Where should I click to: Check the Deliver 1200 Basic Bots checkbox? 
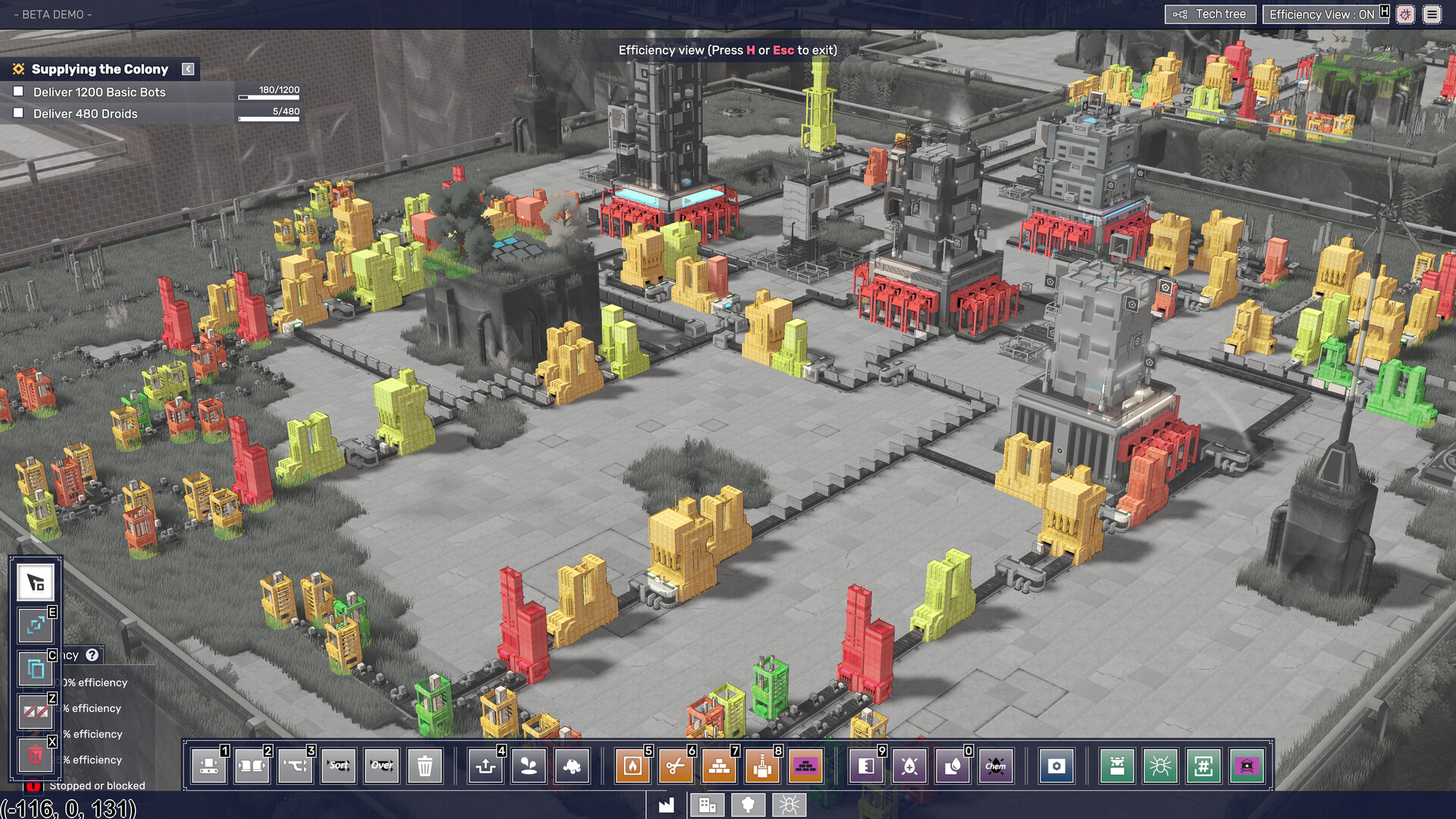(17, 92)
